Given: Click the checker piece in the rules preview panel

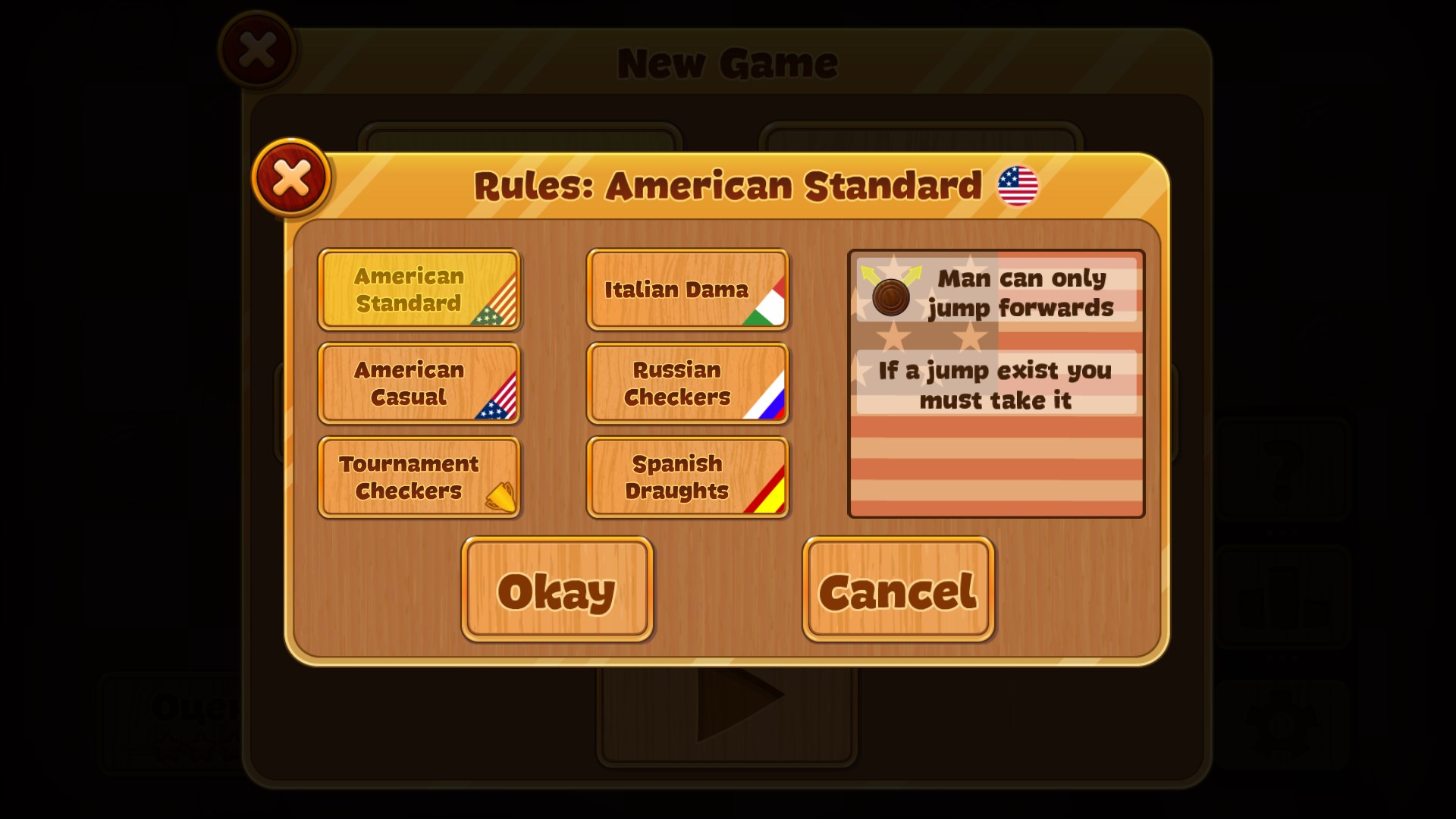Looking at the screenshot, I should pyautogui.click(x=892, y=297).
